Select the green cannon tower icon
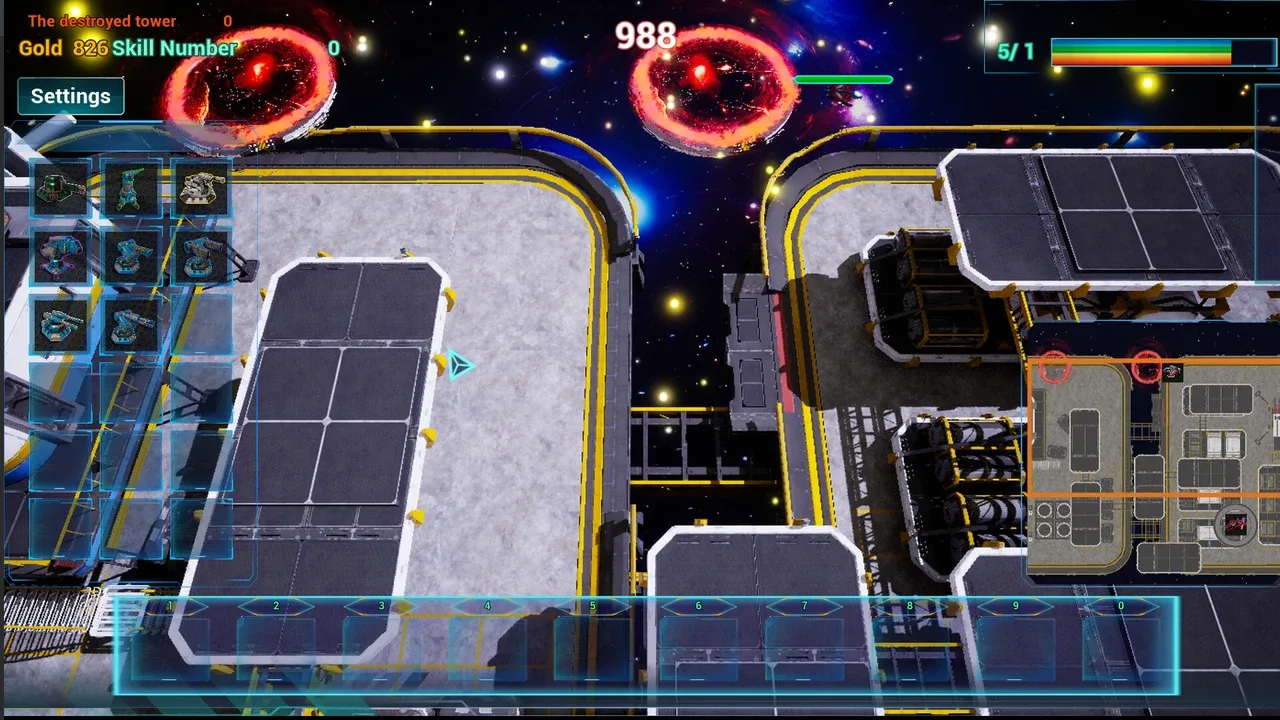The height and width of the screenshot is (720, 1280). tap(60, 188)
